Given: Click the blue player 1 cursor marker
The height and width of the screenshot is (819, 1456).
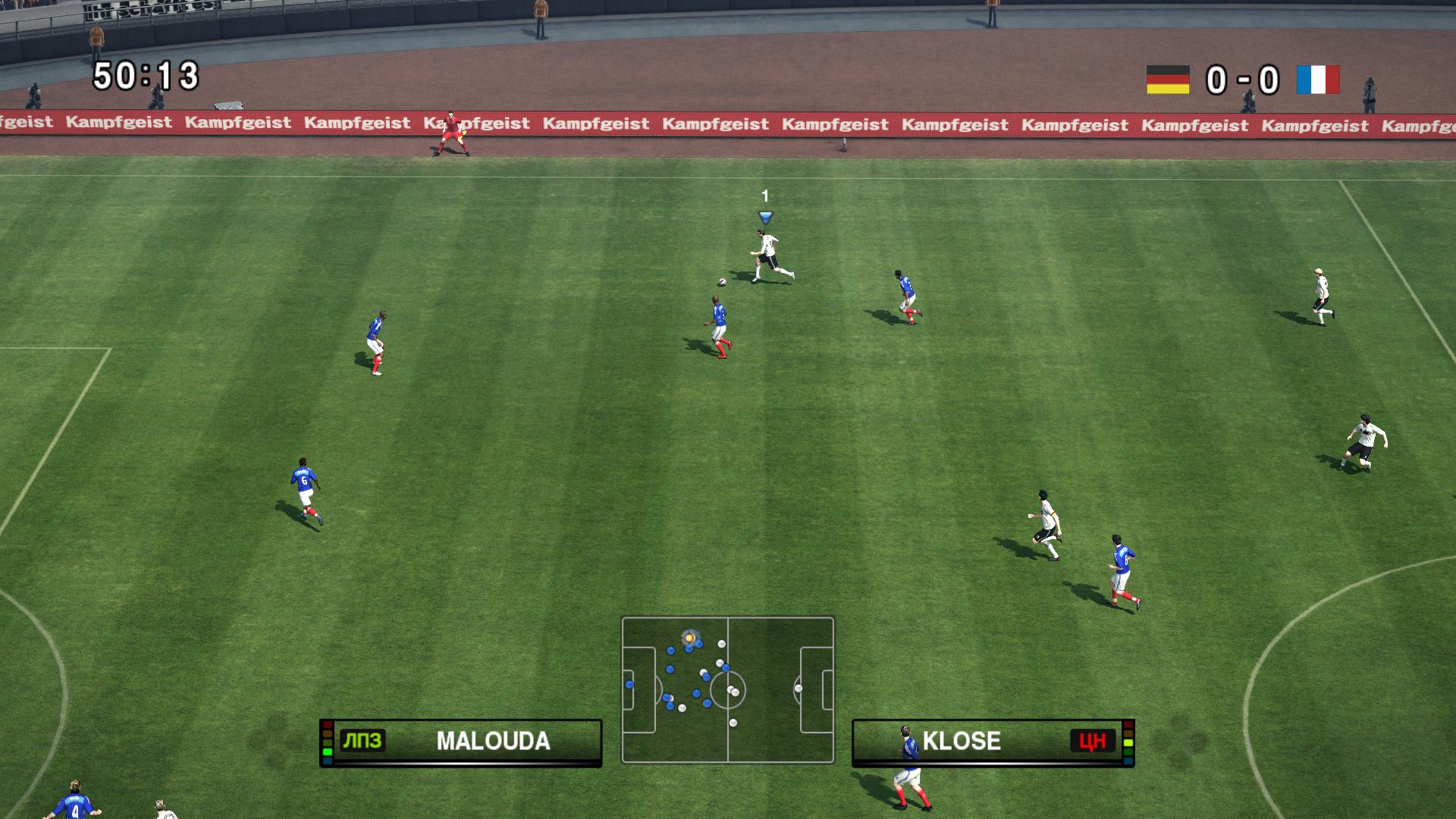Looking at the screenshot, I should [x=765, y=218].
